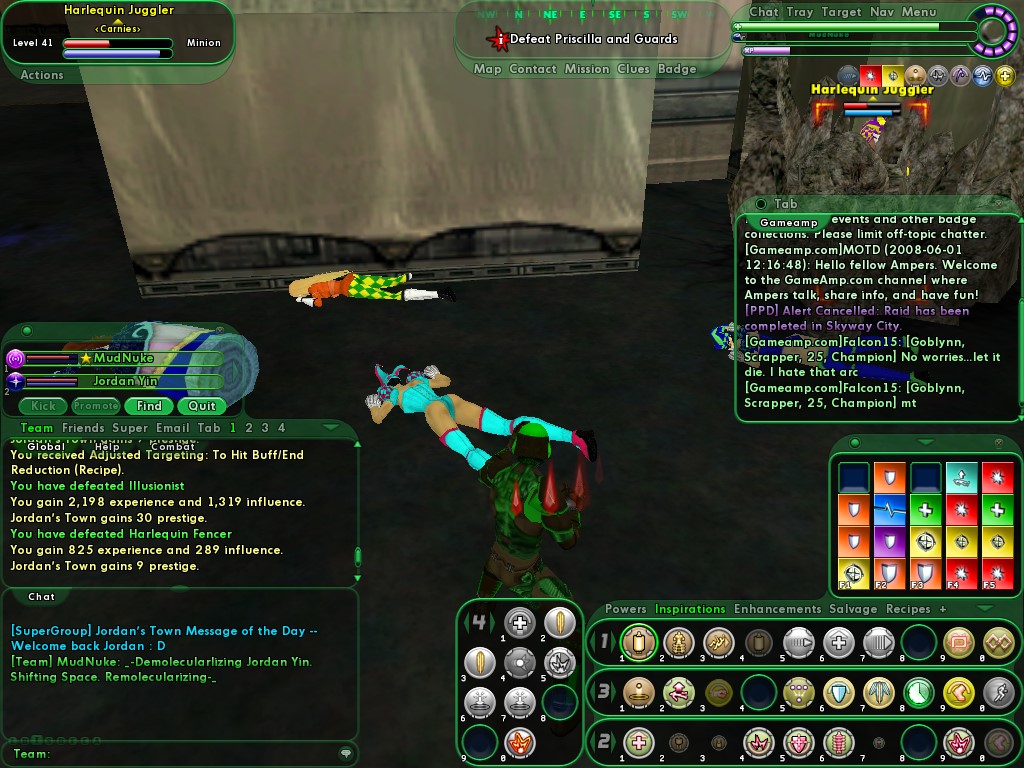The width and height of the screenshot is (1024, 768).
Task: Open the Tray window from top bar
Action: [x=799, y=12]
